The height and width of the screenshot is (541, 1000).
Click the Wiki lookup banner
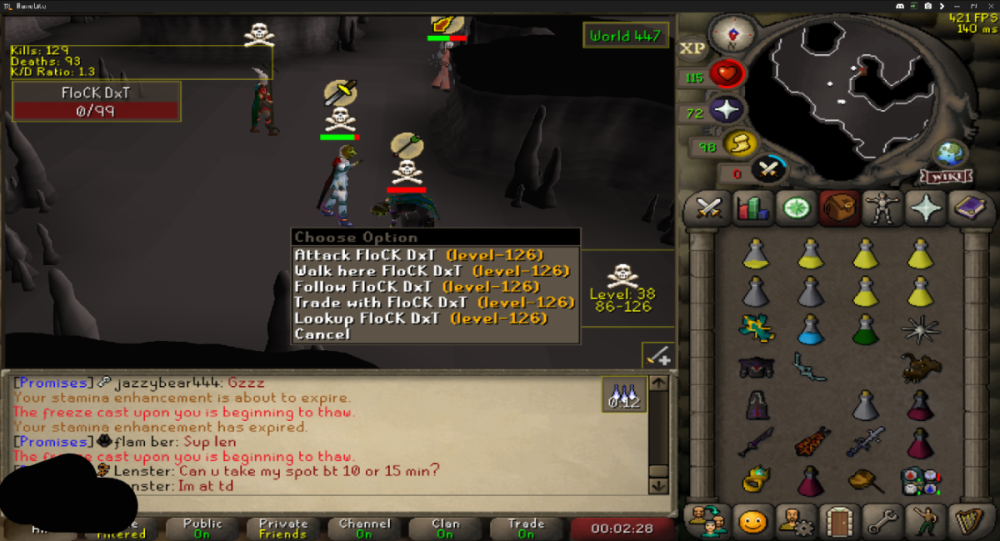pyautogui.click(x=945, y=177)
